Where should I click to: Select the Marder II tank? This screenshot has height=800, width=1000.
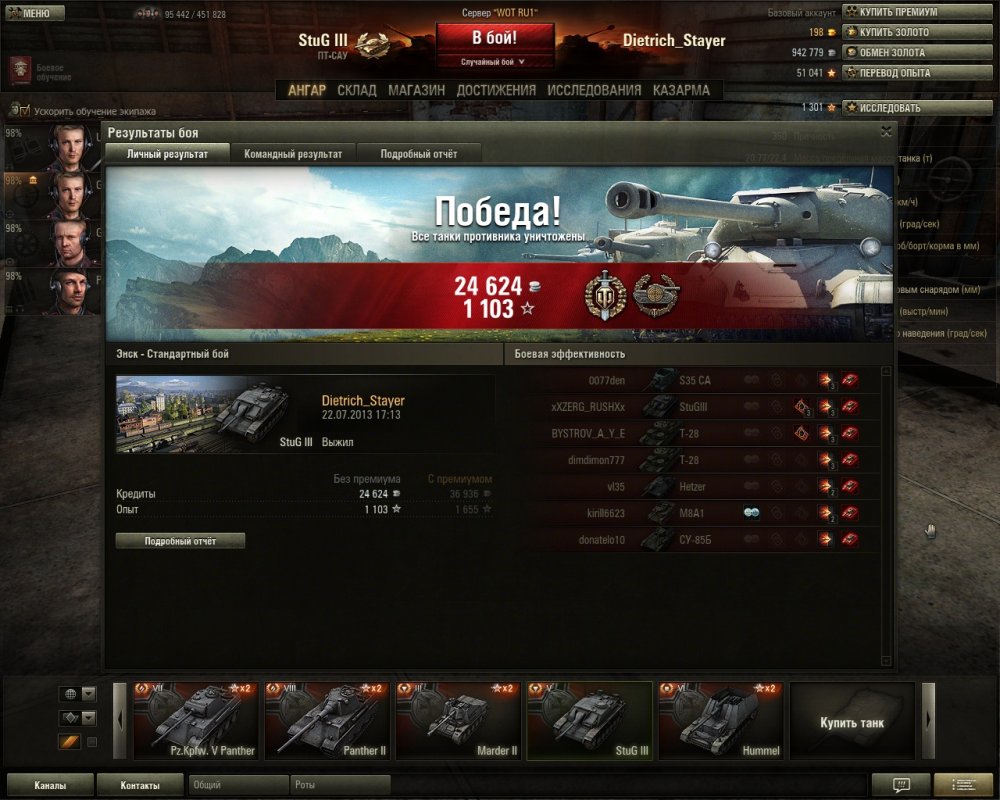point(458,720)
